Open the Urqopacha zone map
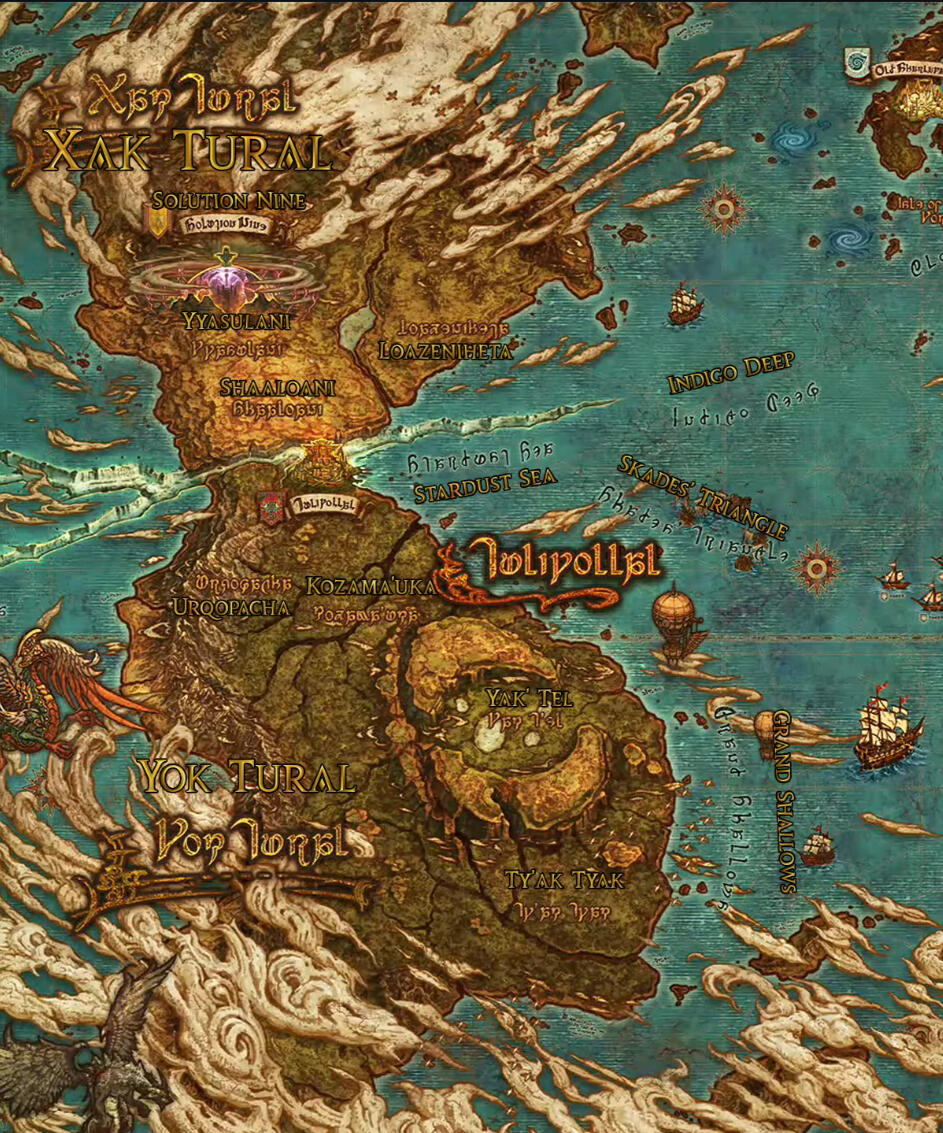This screenshot has width=943, height=1133. 230,607
